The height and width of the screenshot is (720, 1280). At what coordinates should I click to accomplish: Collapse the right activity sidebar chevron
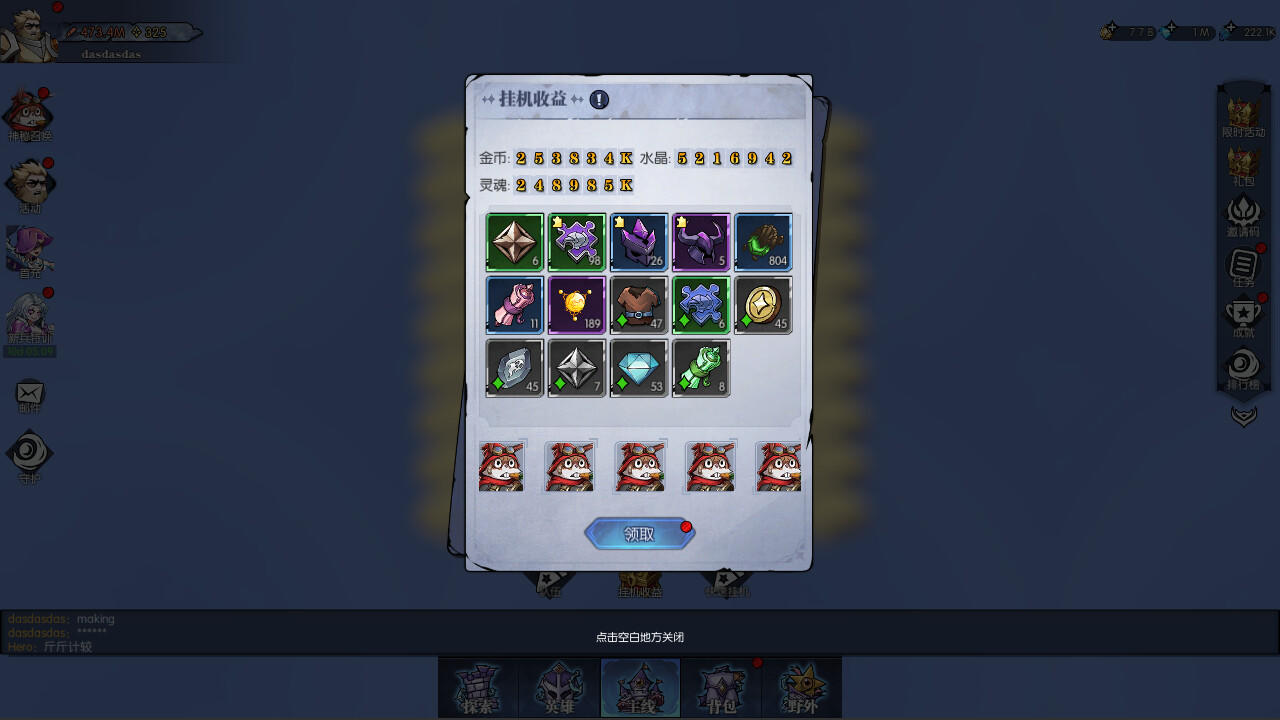pos(1243,417)
